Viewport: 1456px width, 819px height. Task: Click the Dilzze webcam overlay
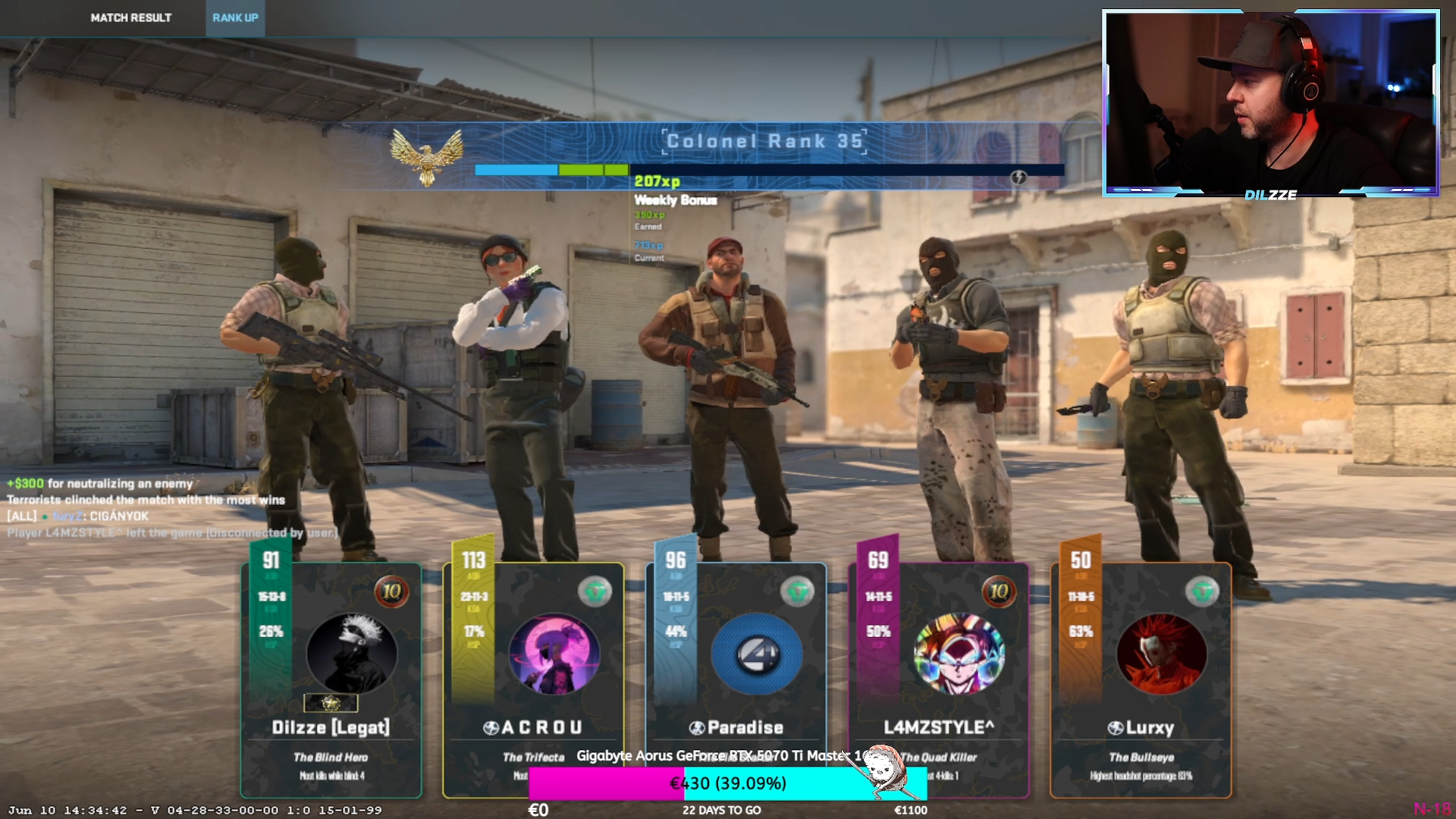(1271, 103)
